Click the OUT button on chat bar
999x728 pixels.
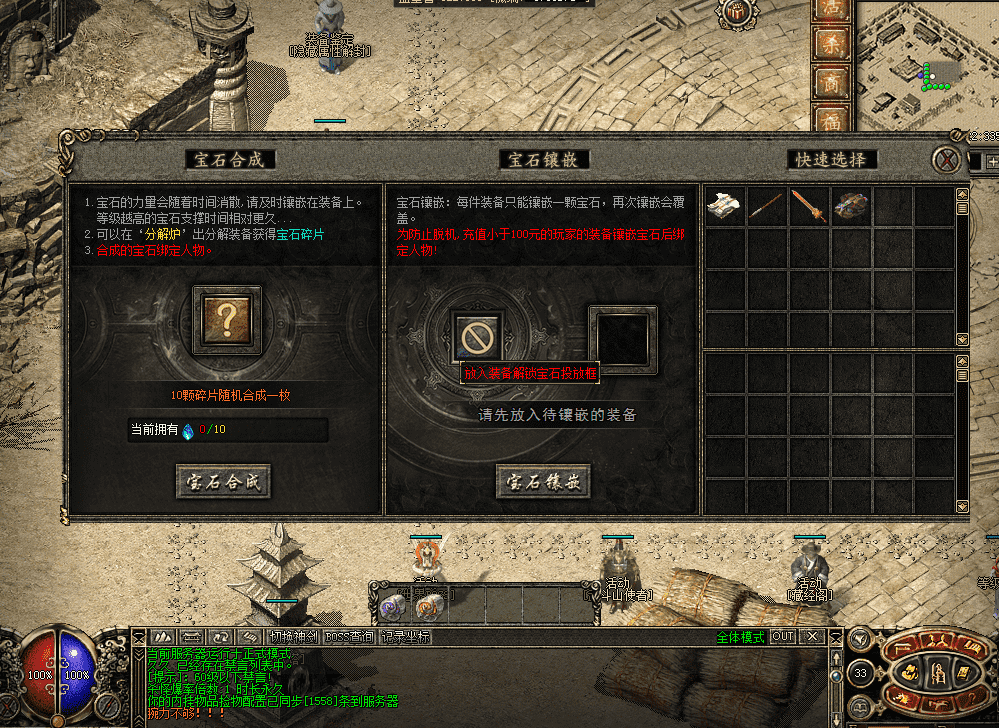(x=783, y=636)
